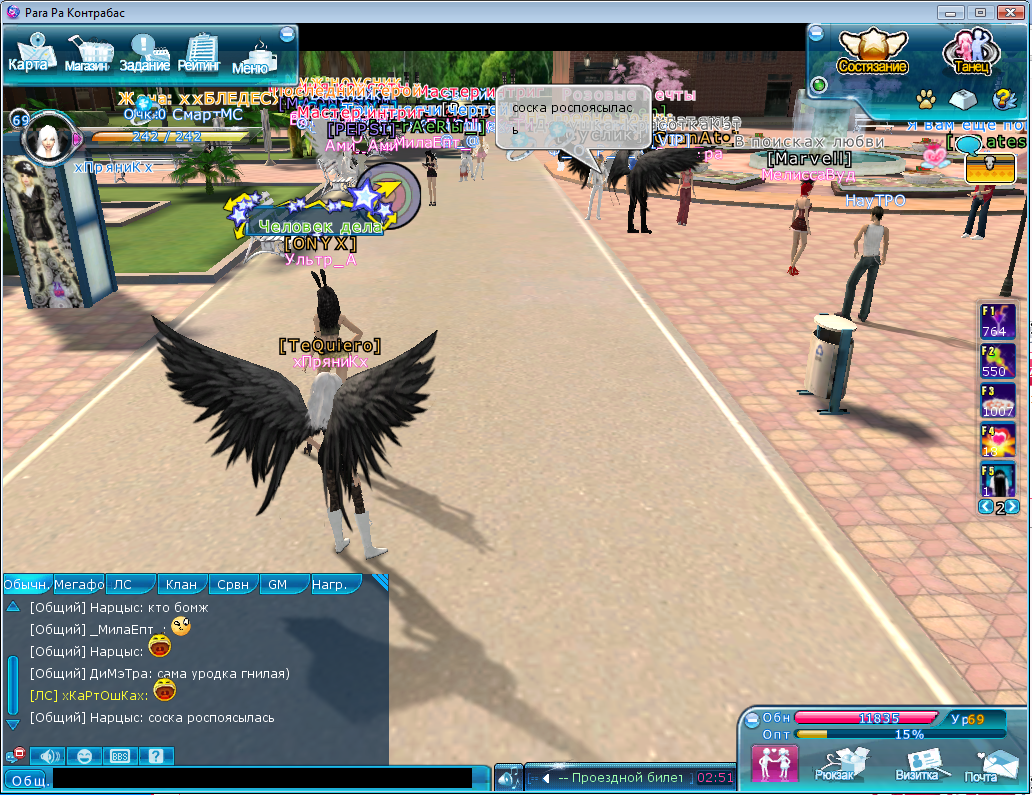Activate the F1 skill slot
The width and height of the screenshot is (1032, 795).
(x=997, y=321)
